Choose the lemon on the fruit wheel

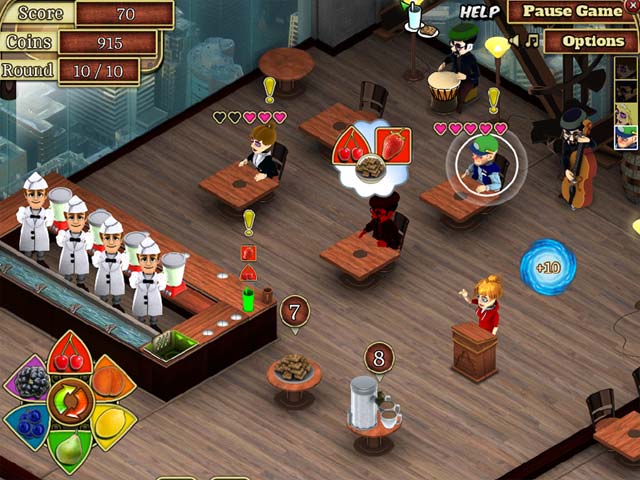pos(109,423)
